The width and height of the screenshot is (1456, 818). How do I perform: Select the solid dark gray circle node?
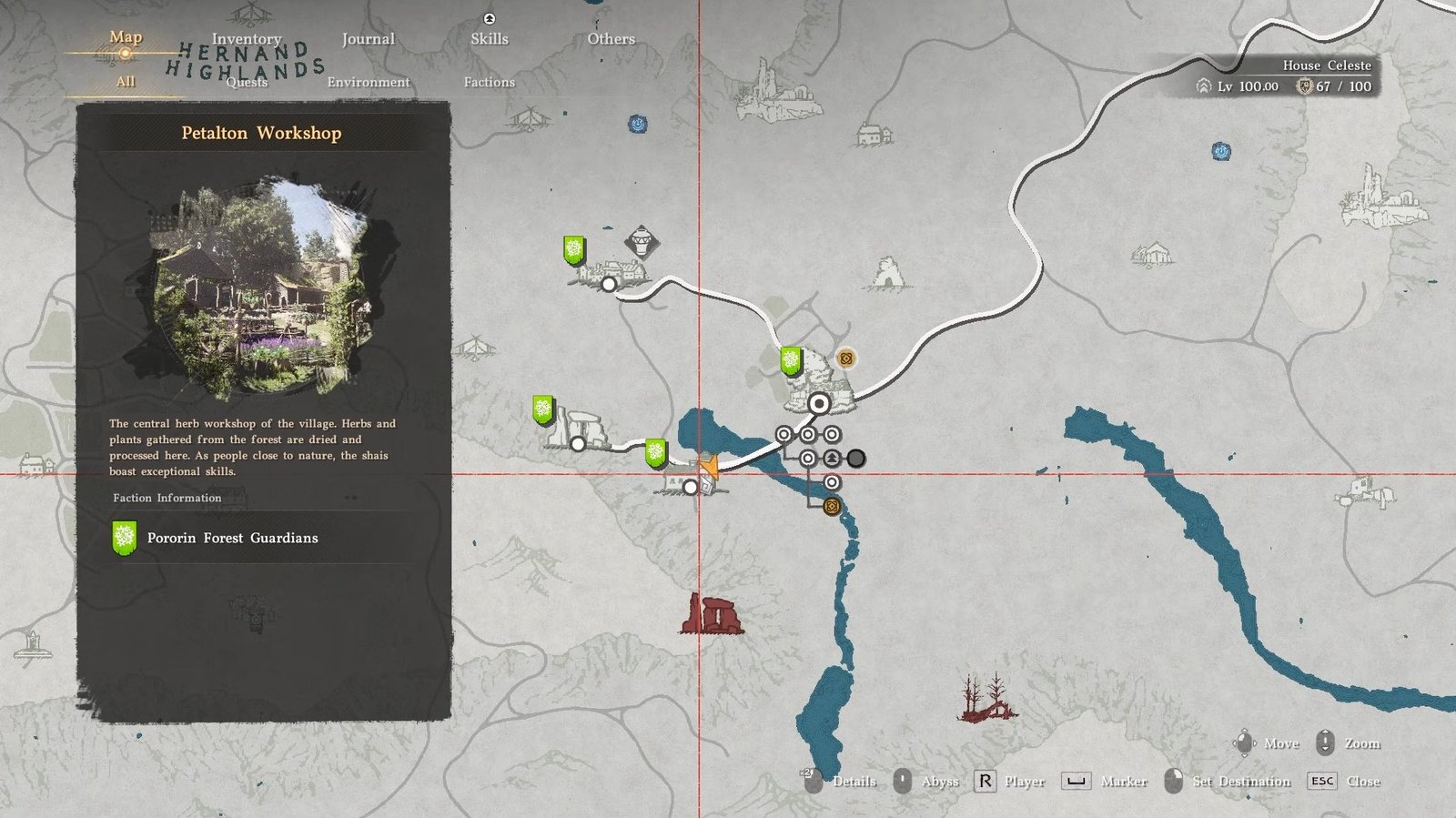coord(856,459)
